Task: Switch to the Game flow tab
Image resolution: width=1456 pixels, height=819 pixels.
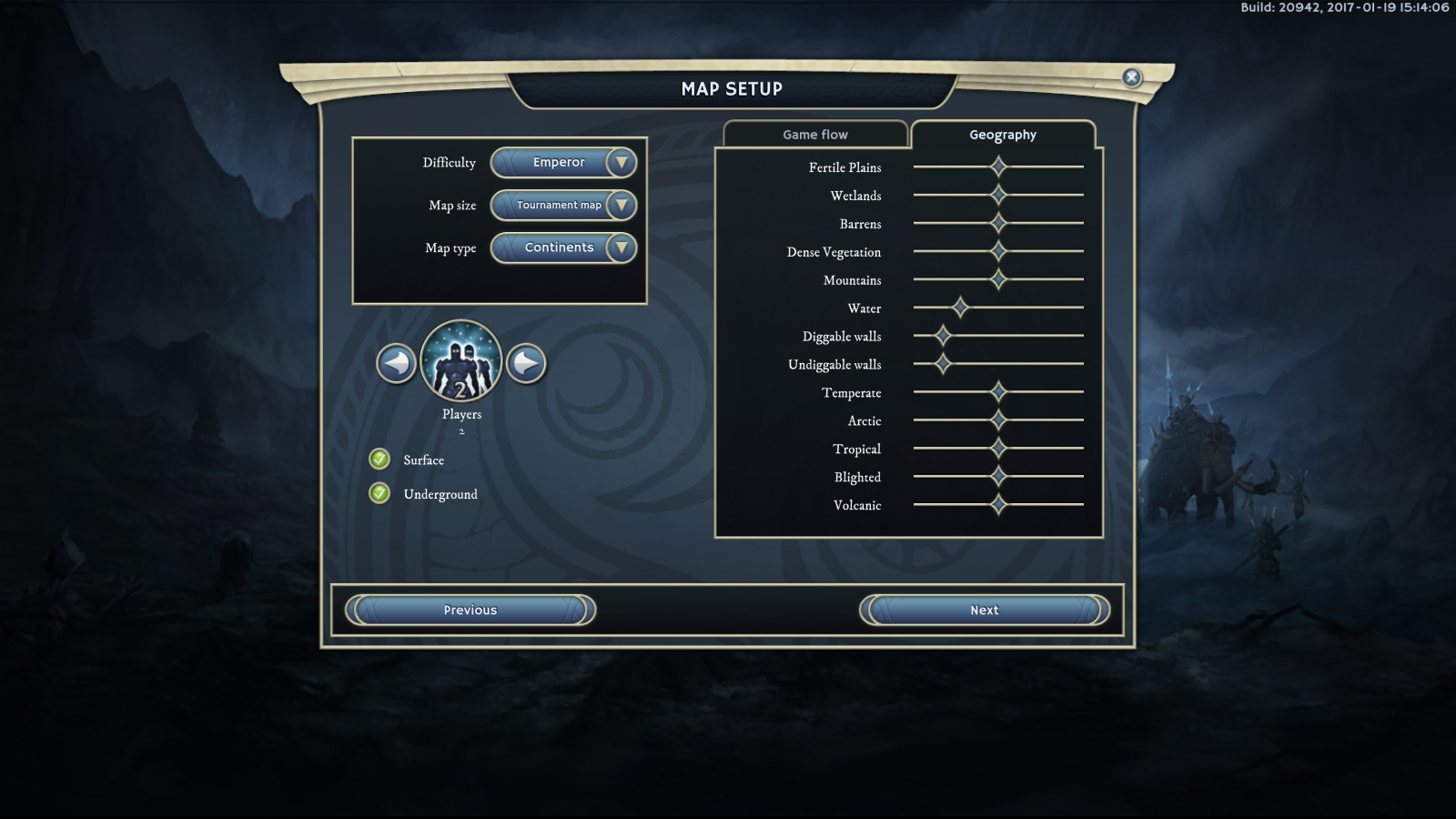Action: pos(815,135)
